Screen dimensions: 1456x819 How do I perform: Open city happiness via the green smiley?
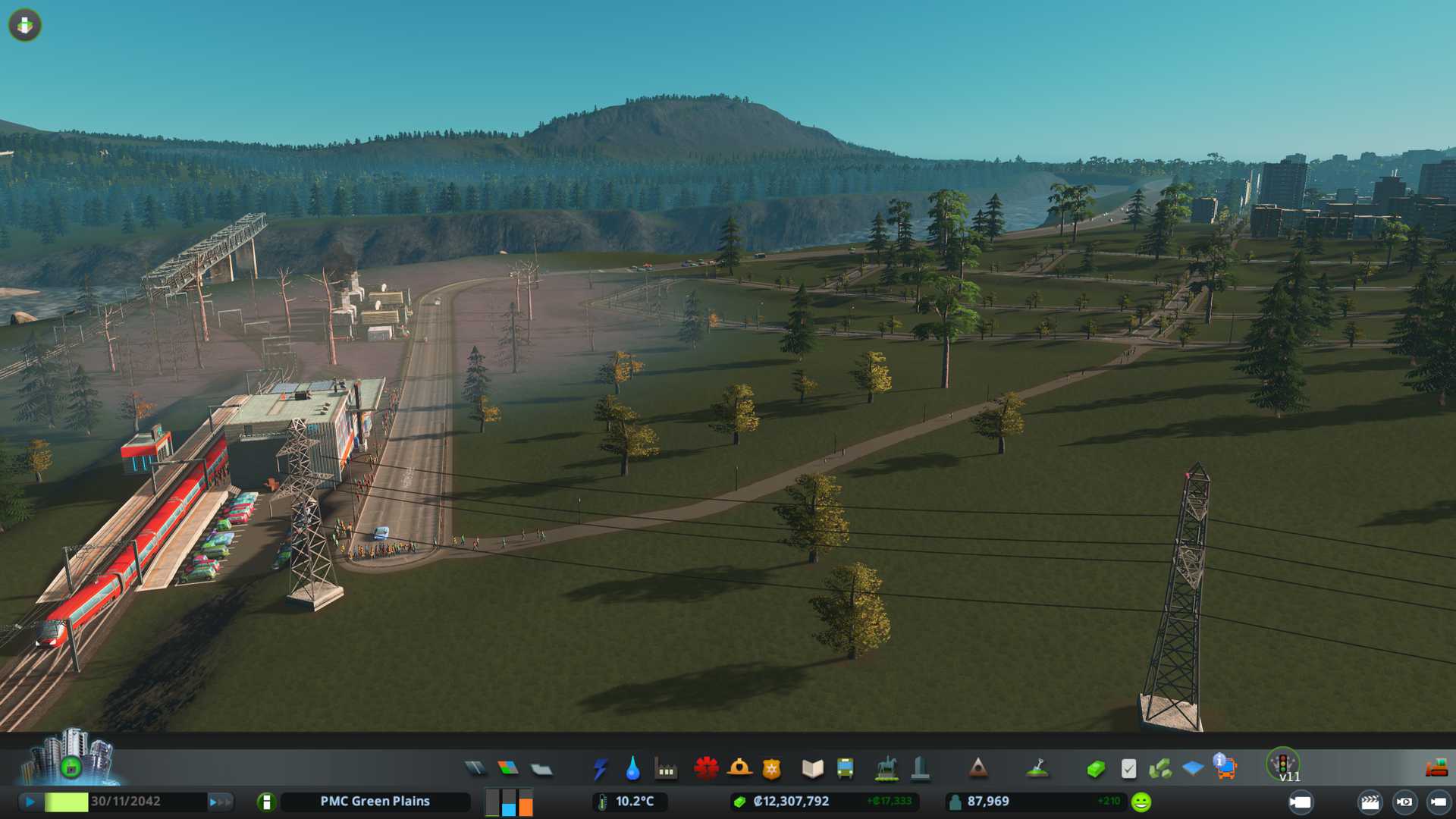[1141, 802]
